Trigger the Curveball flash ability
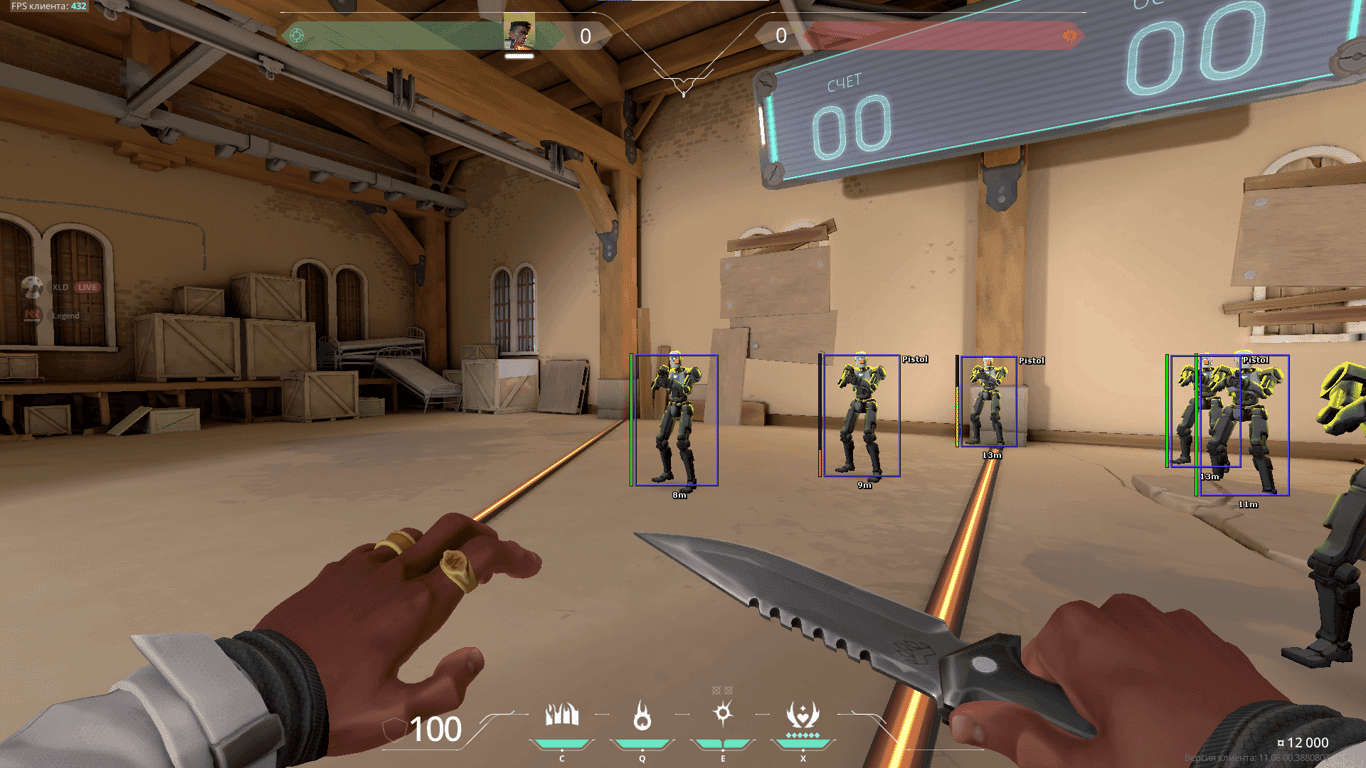 point(722,716)
